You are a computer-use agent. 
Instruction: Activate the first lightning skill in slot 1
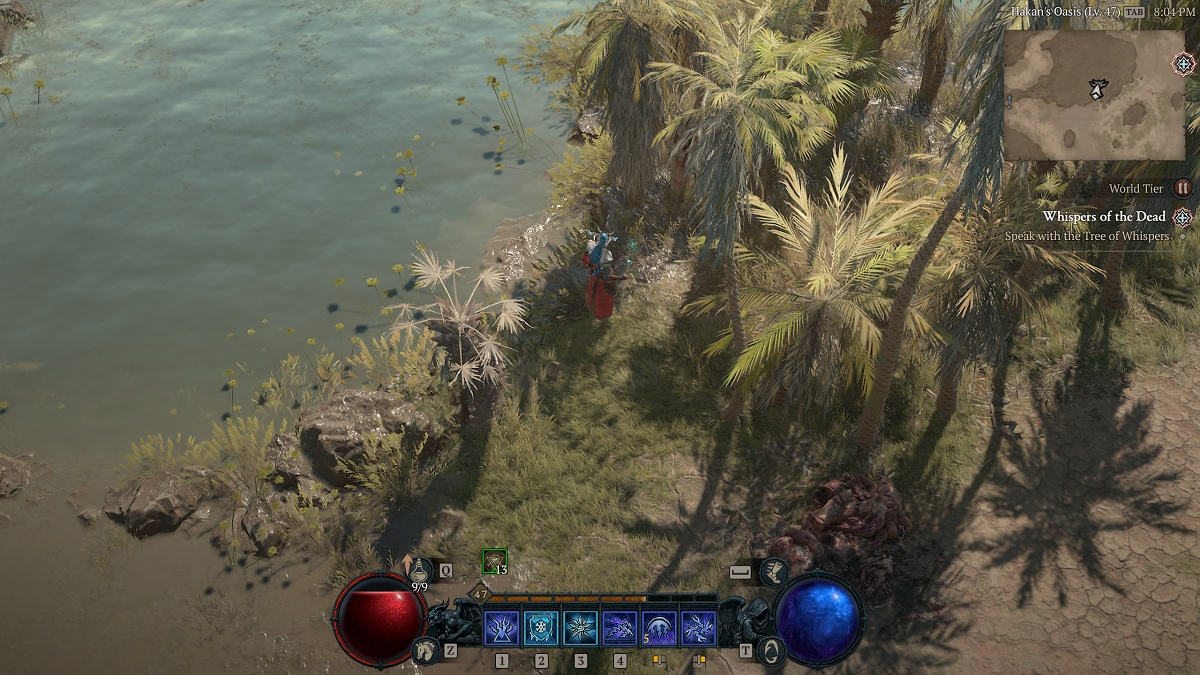[501, 628]
